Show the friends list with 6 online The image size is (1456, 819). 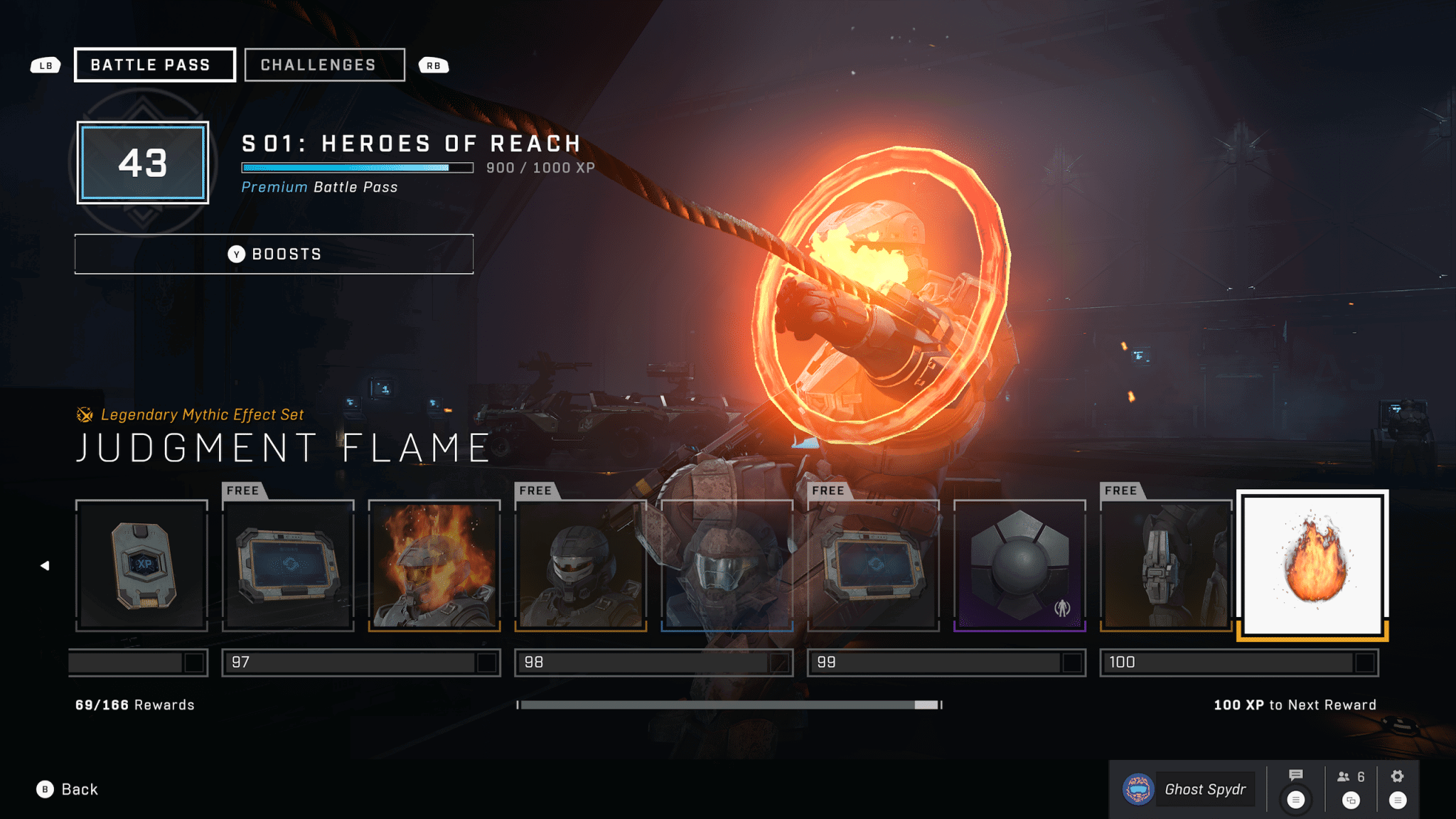tap(1350, 777)
